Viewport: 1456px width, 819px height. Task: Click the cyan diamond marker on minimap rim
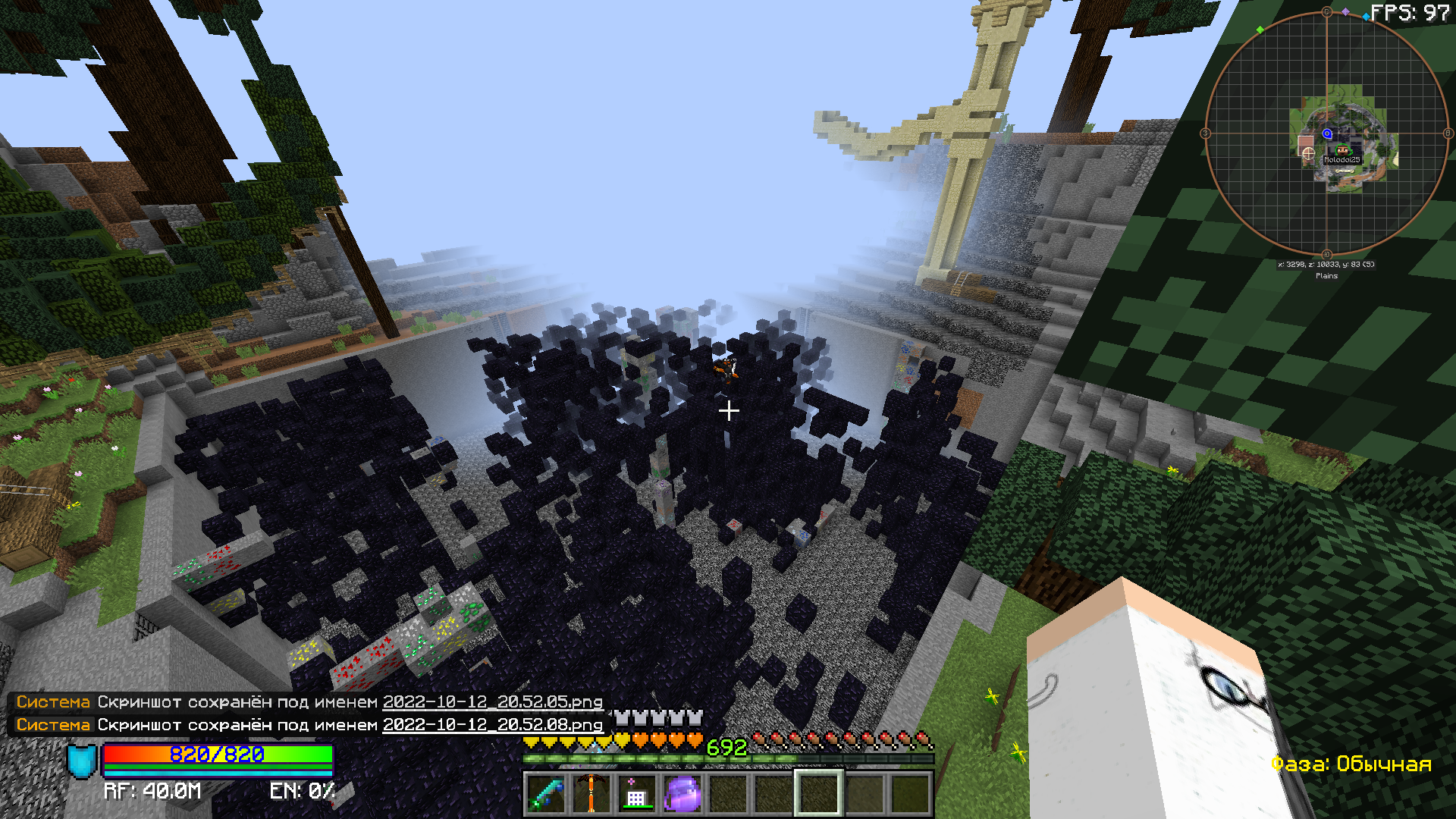(1366, 17)
